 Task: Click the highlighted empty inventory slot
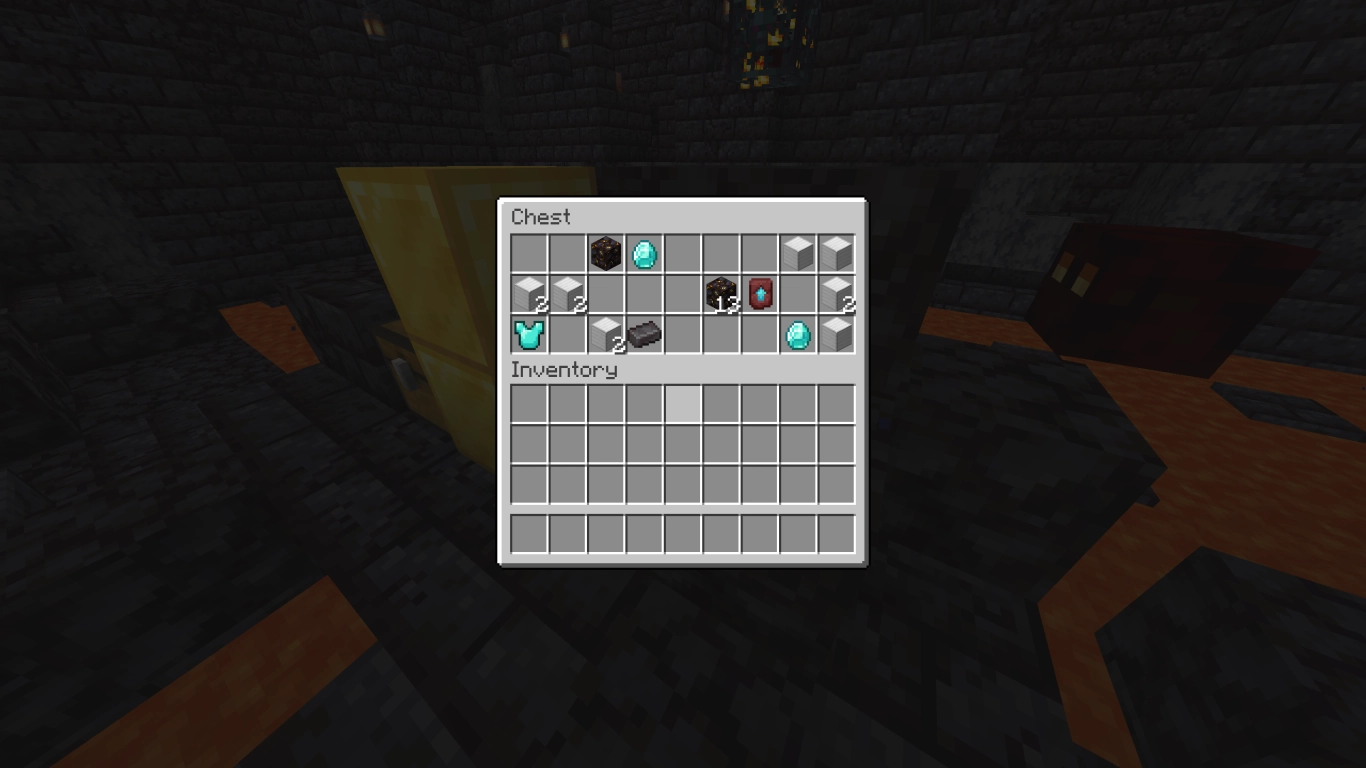point(682,401)
